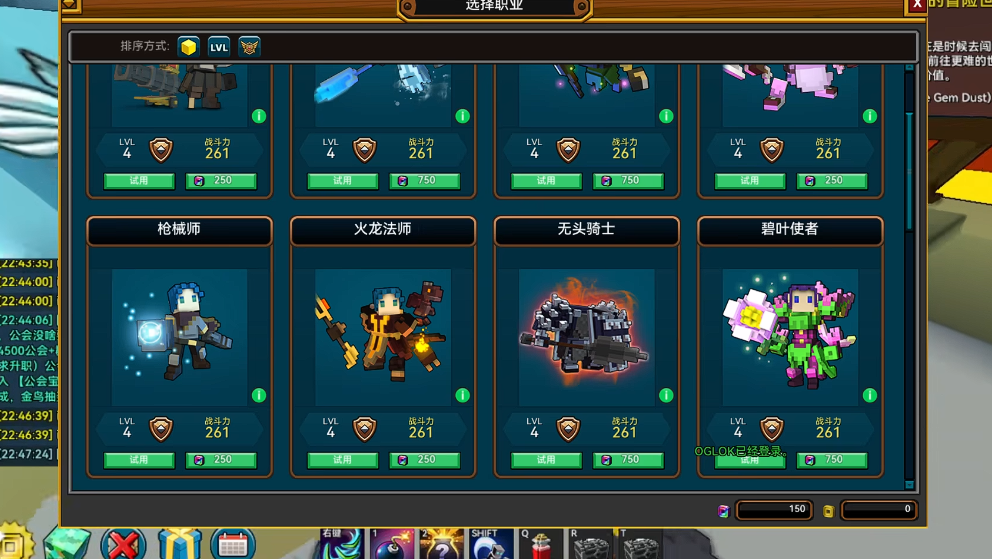
Task: Choose the 火龙法师 class portrait
Action: 383,336
